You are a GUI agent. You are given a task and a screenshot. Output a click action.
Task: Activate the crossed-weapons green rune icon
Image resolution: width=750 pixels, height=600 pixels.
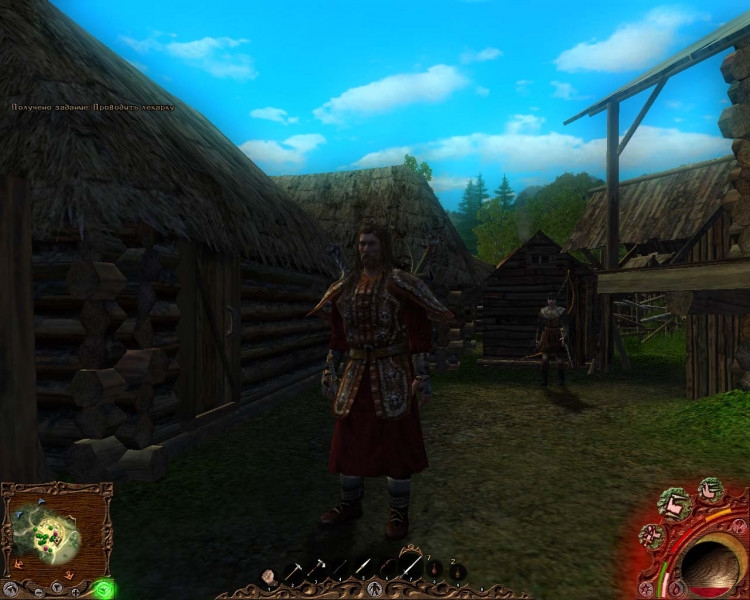coord(651,537)
